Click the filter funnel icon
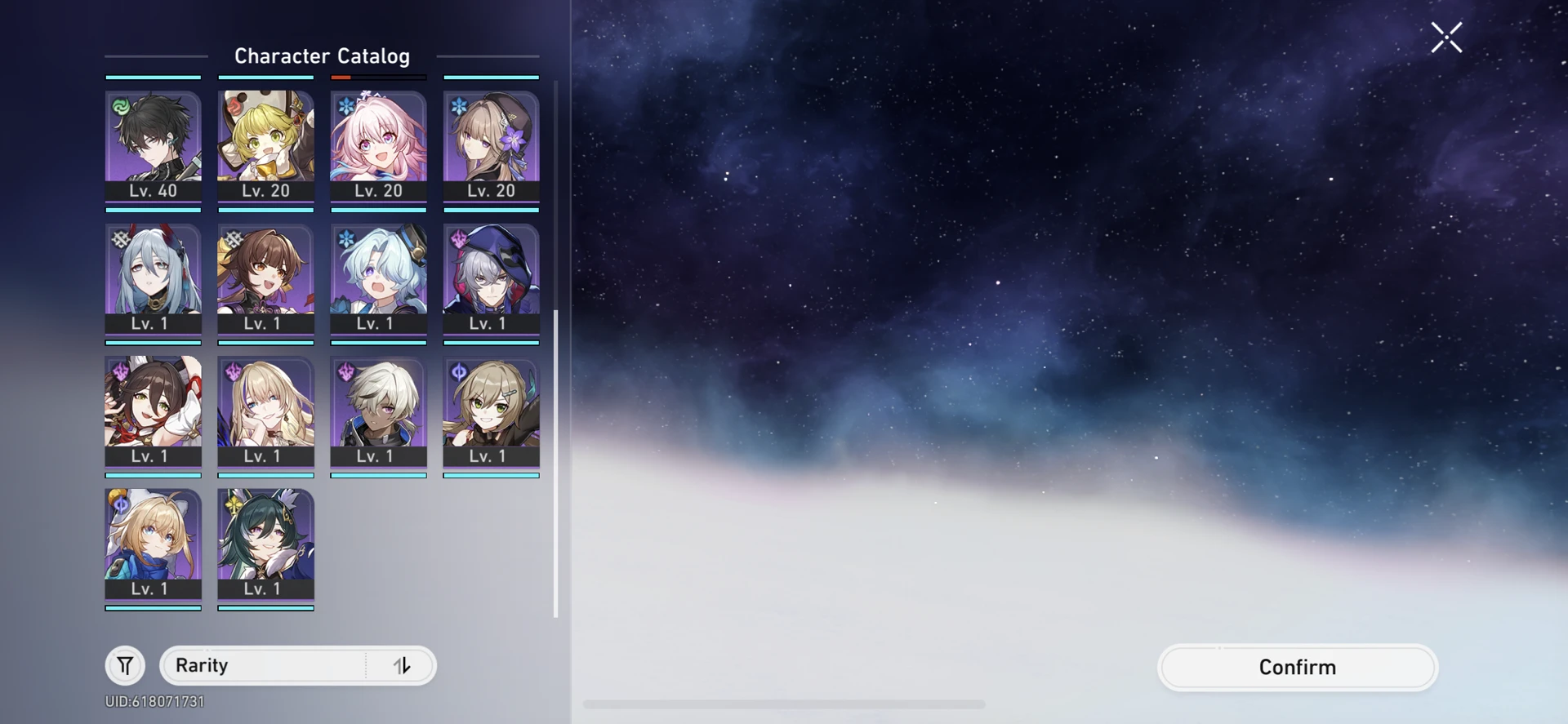 coord(124,665)
